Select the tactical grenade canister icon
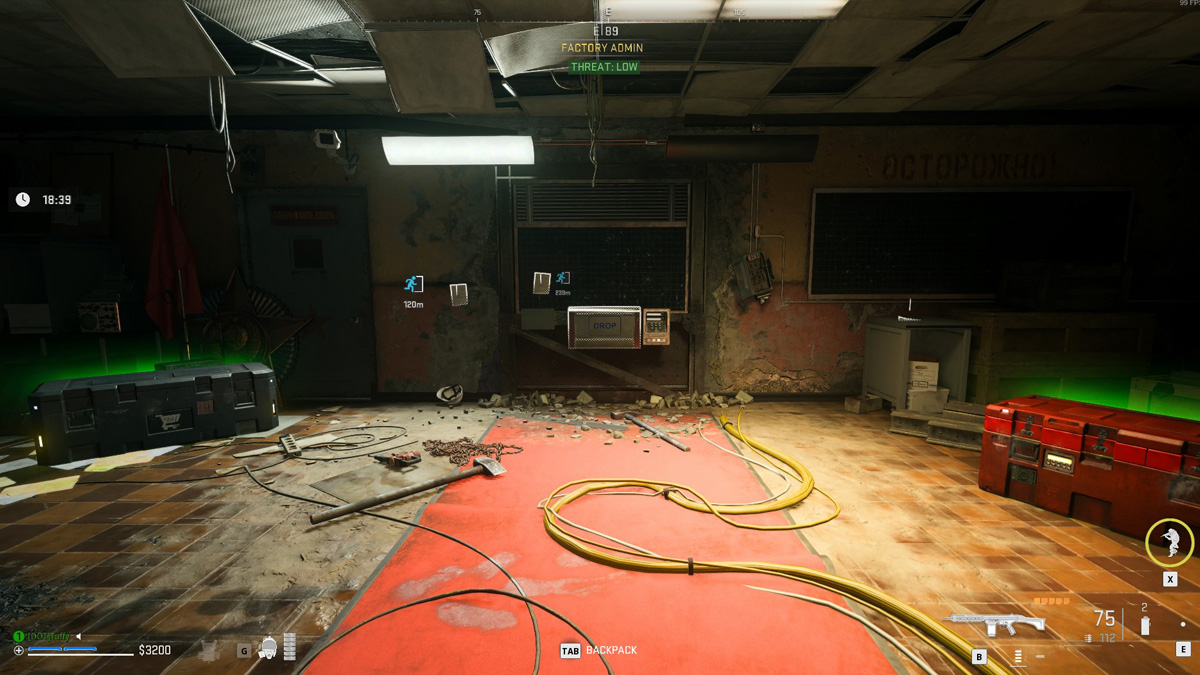 1145,625
